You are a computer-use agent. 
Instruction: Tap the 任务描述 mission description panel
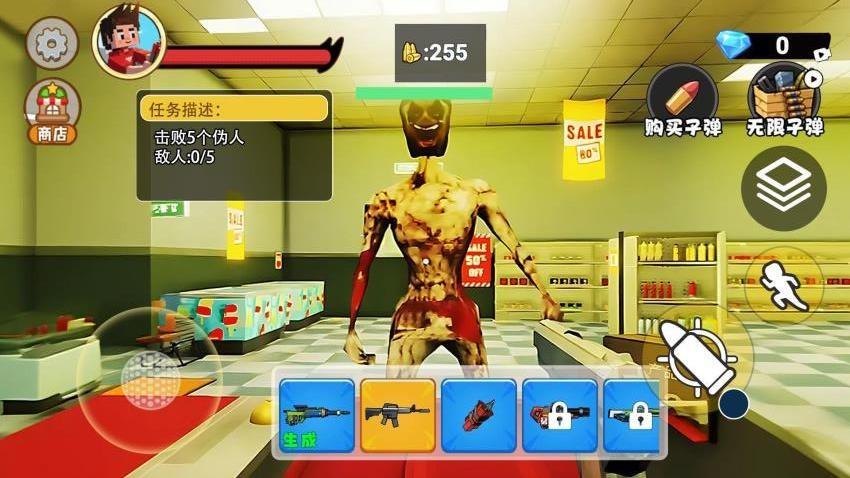click(234, 146)
